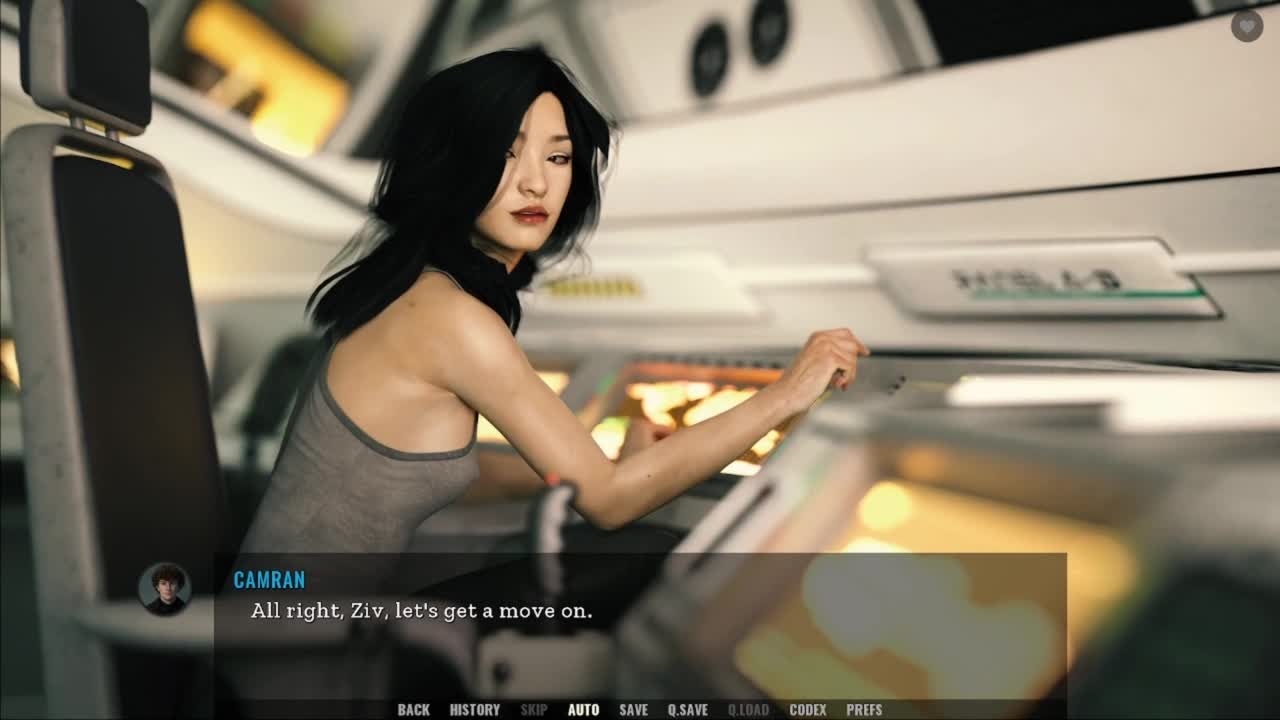Open the Prefs settings screen
Image resolution: width=1280 pixels, height=720 pixels.
[864, 710]
